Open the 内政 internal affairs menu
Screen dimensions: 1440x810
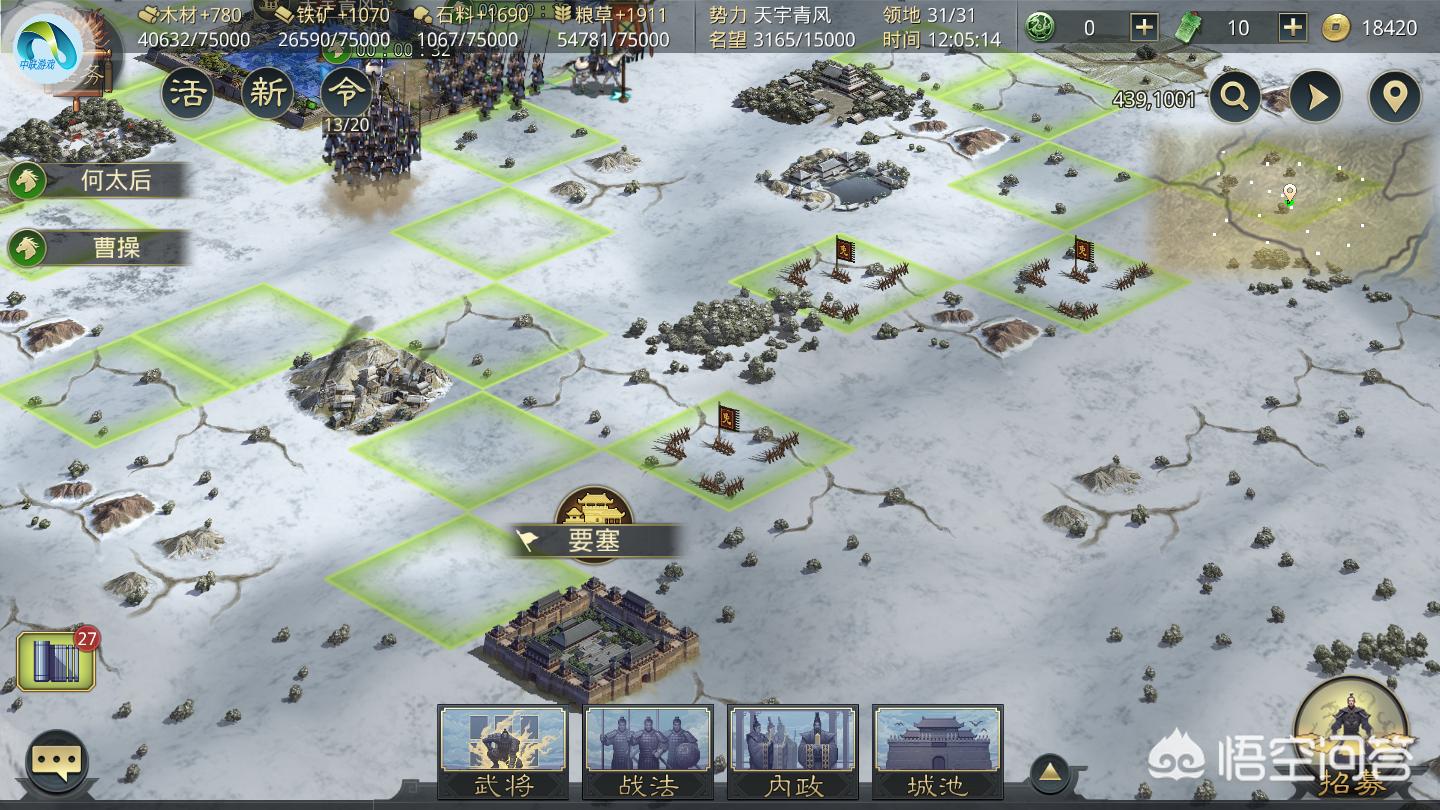793,751
